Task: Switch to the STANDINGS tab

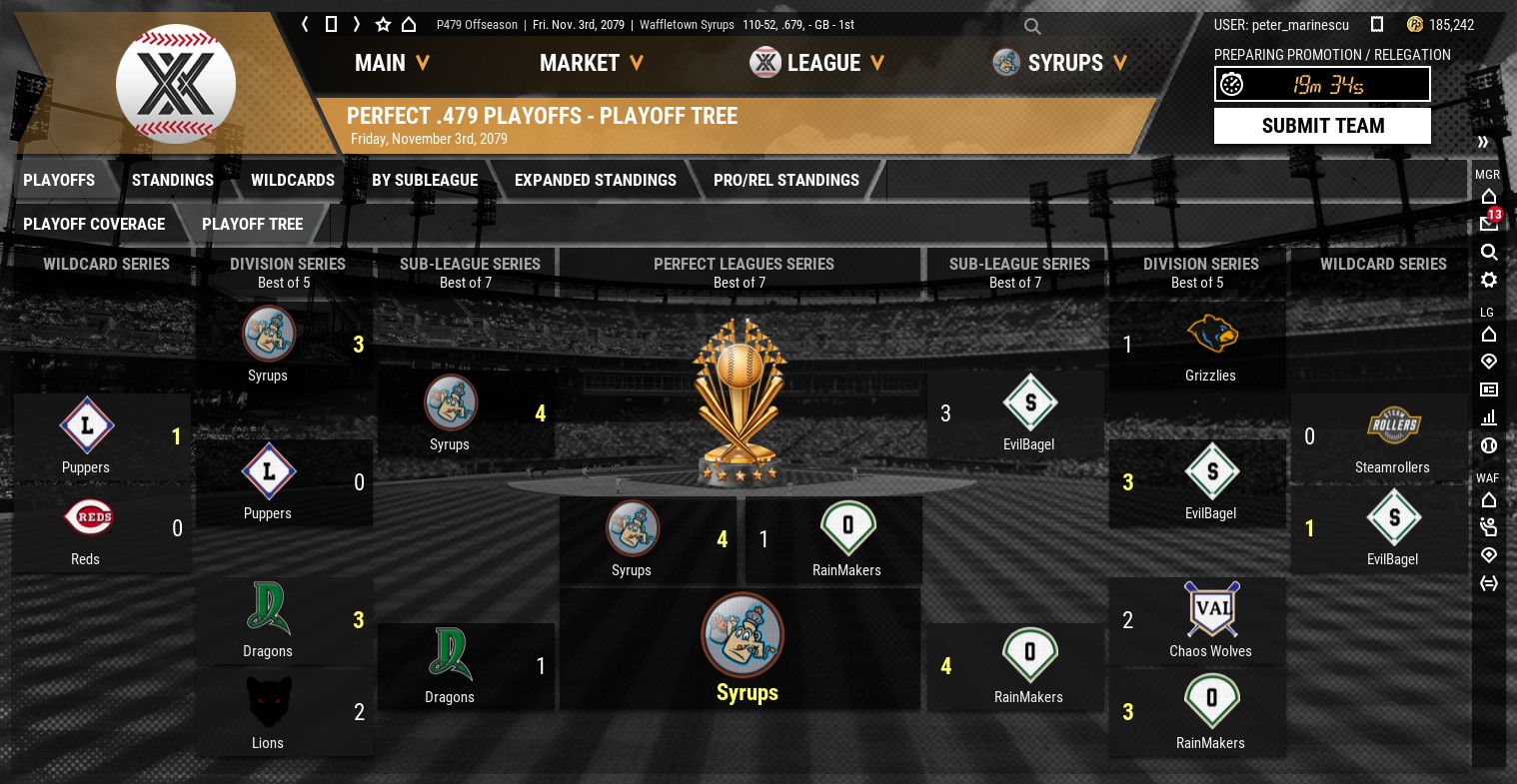Action: (173, 180)
